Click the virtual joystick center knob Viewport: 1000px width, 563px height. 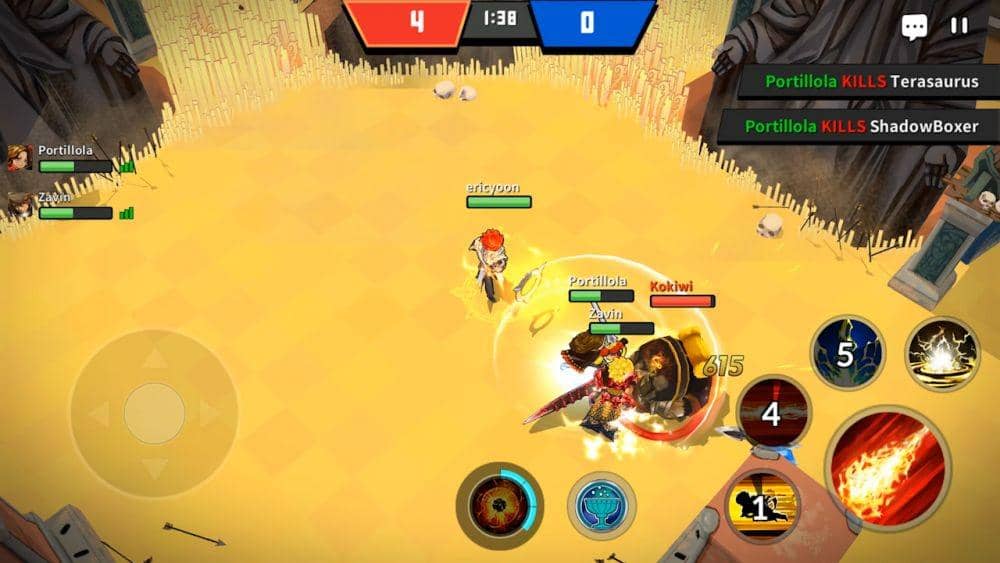point(154,413)
